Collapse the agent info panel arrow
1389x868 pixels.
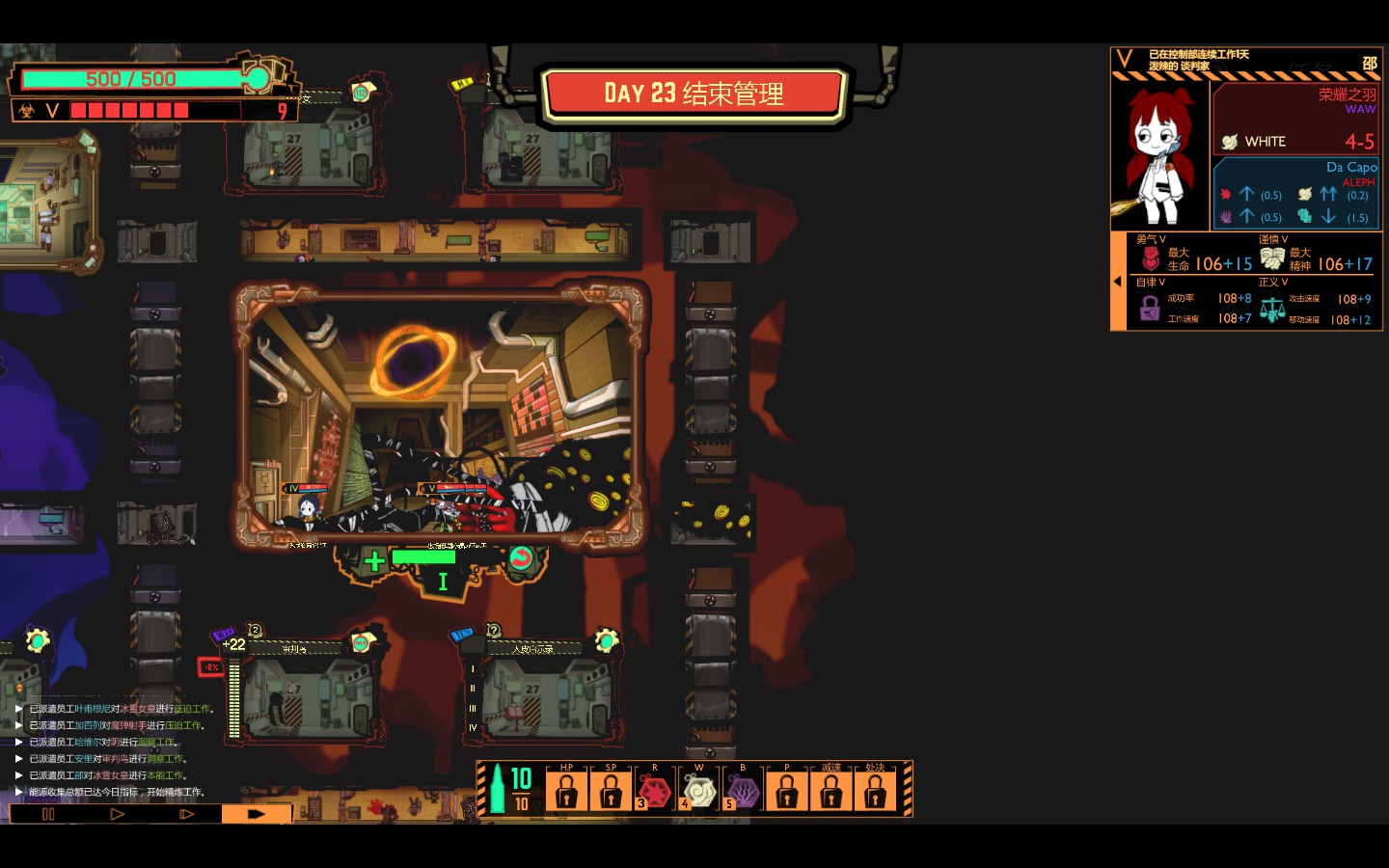[1118, 282]
